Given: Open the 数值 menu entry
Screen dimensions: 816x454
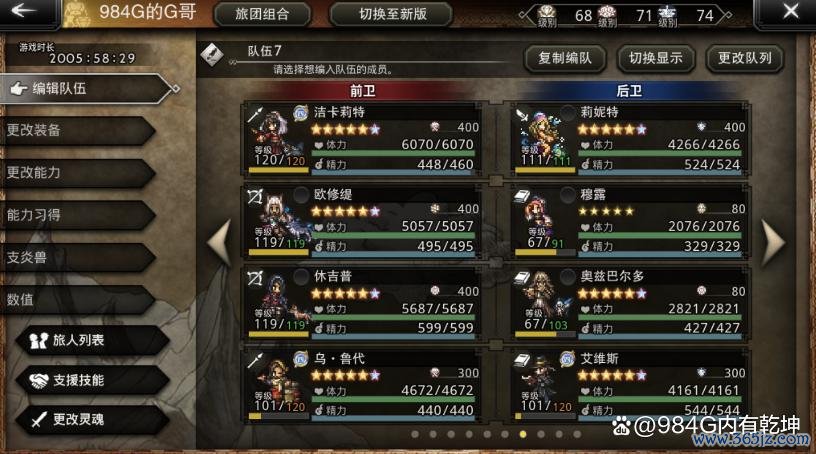Looking at the screenshot, I should [70, 298].
